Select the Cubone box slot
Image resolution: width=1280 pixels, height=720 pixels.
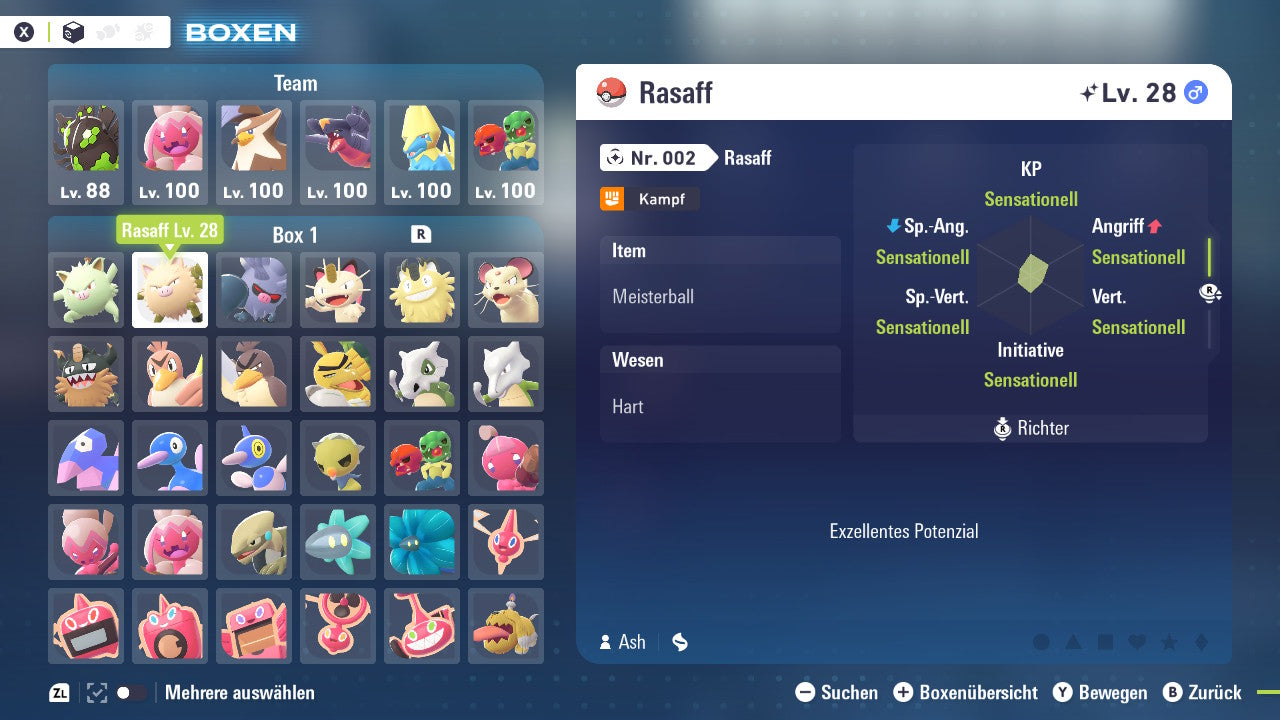point(422,374)
